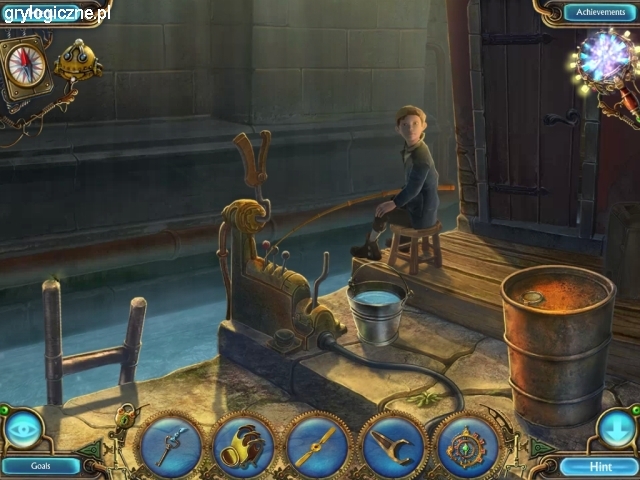Activate the glowing crystal magnifier device
Image resolution: width=640 pixels, height=480 pixels.
[x=604, y=55]
